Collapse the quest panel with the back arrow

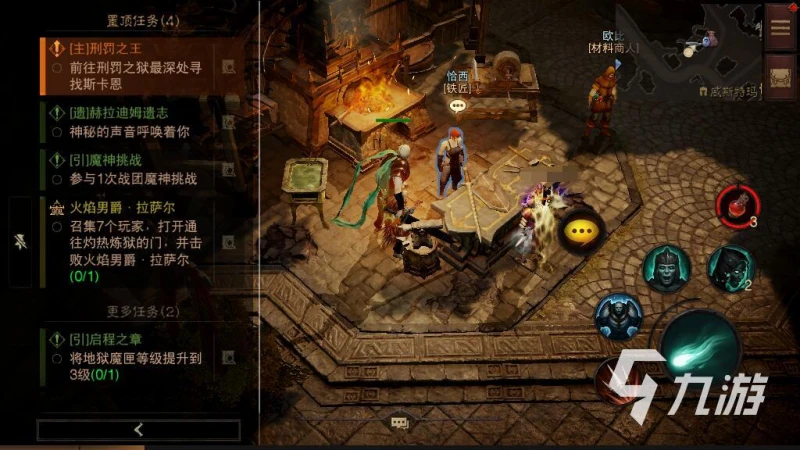point(138,430)
